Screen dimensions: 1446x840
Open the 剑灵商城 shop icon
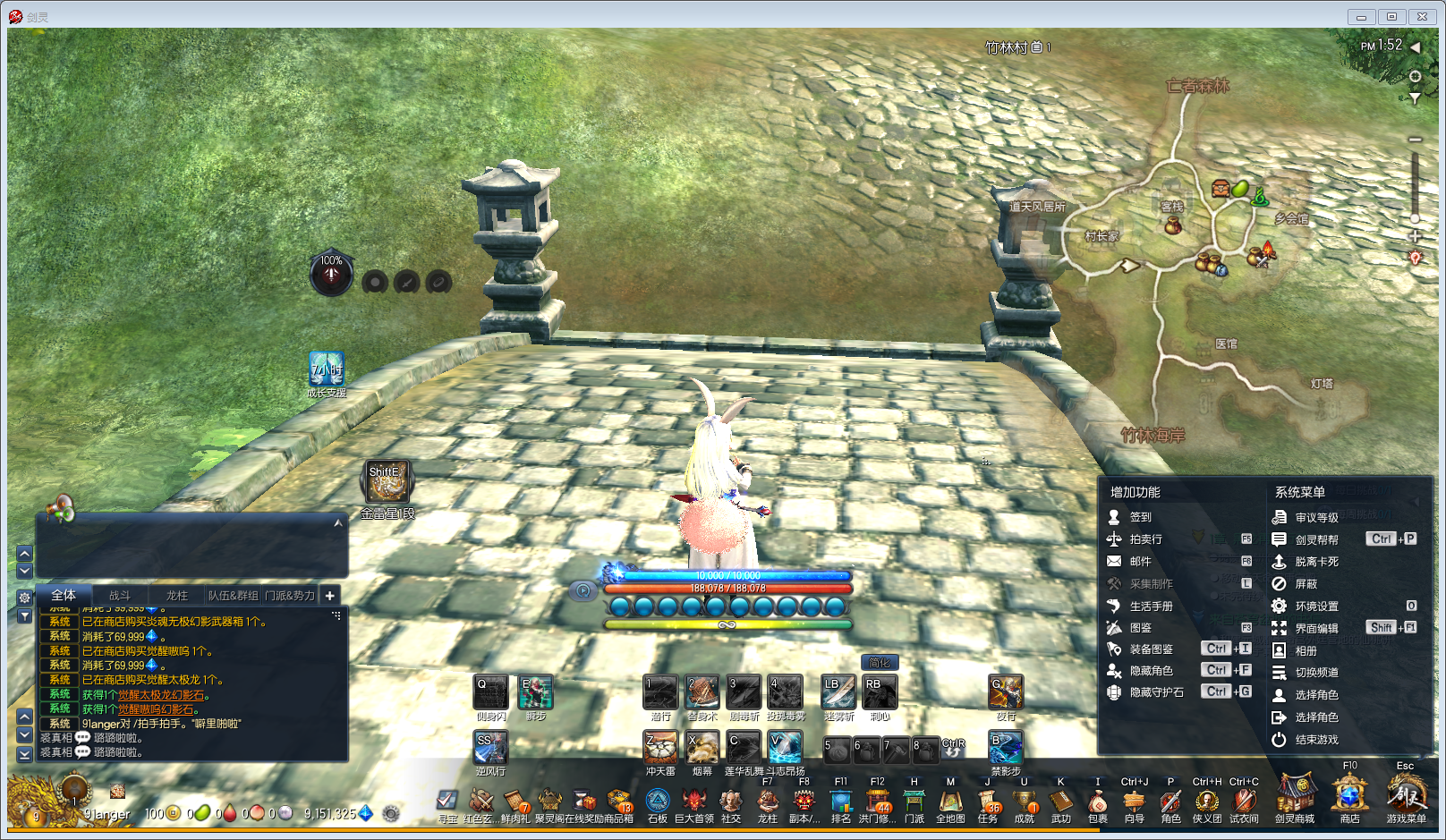point(1295,798)
